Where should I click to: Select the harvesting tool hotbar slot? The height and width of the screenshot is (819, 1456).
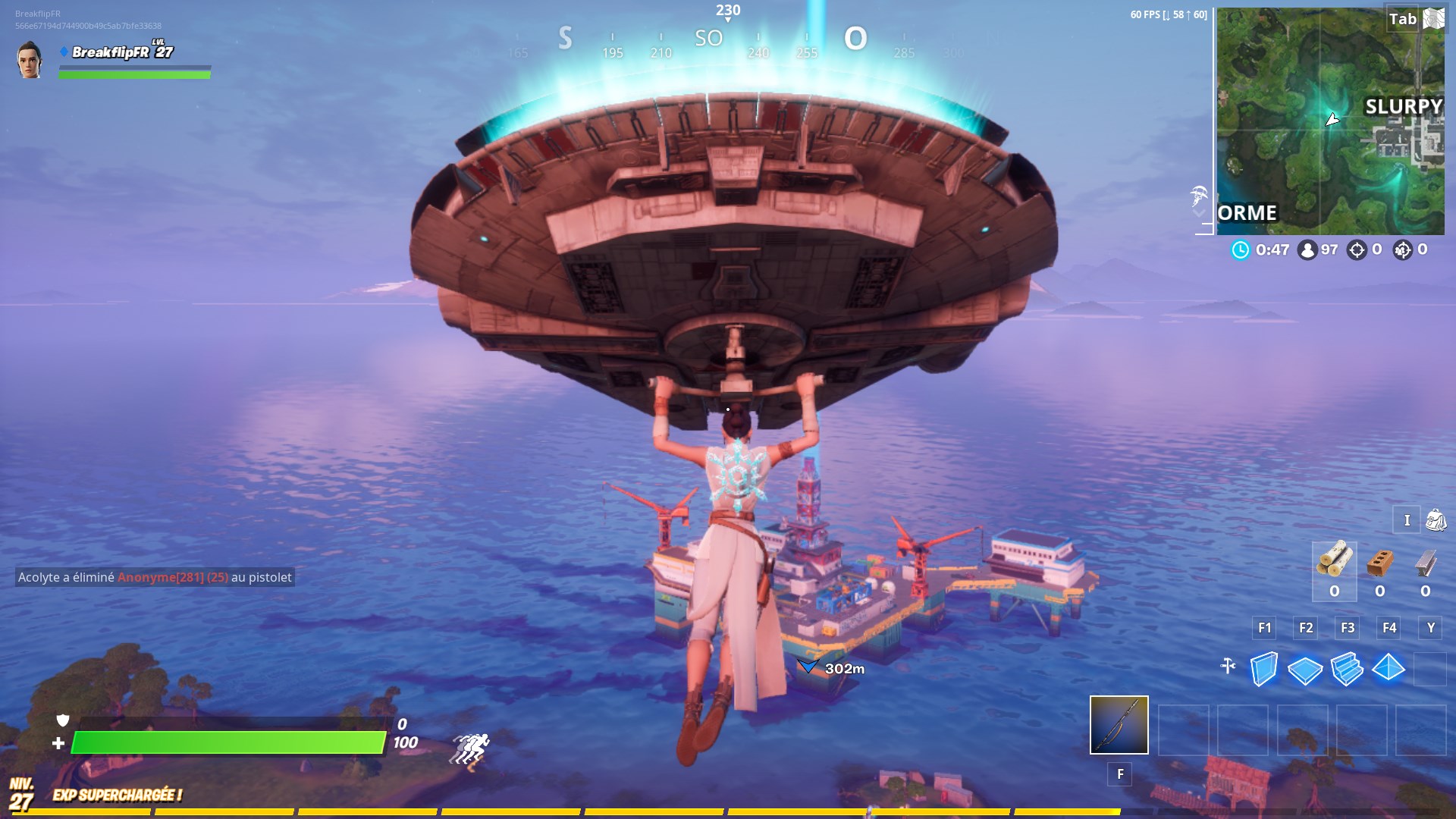click(x=1119, y=725)
